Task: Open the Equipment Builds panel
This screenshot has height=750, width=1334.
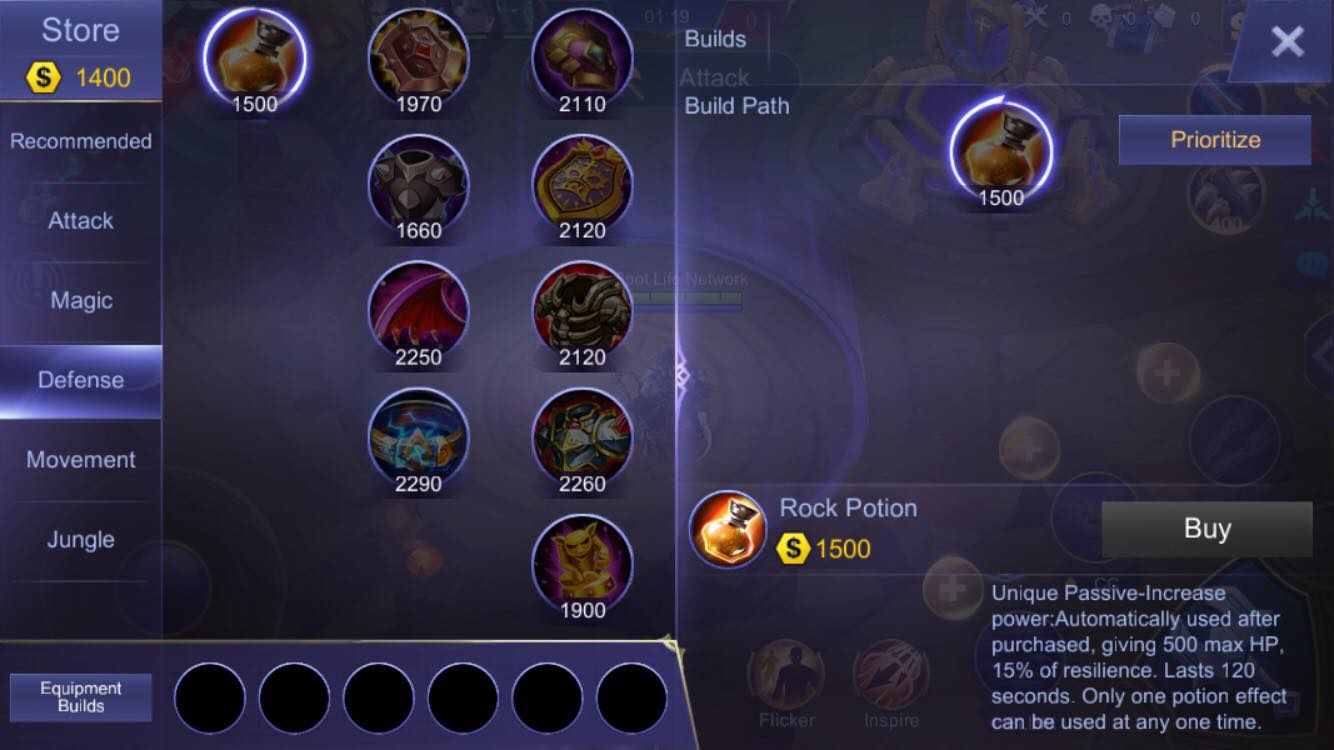Action: click(80, 695)
